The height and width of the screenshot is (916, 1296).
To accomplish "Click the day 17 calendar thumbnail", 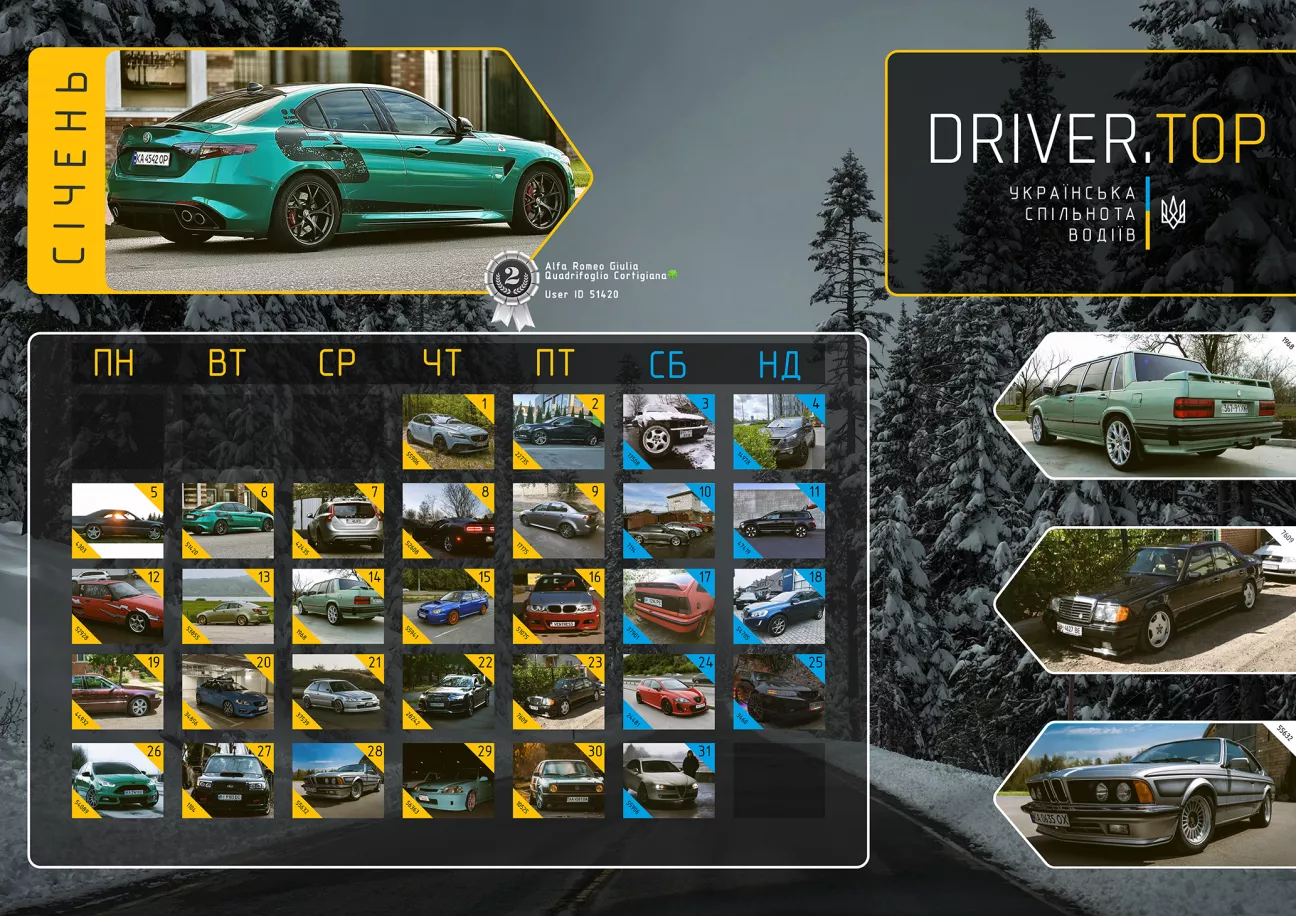I will pyautogui.click(x=668, y=606).
